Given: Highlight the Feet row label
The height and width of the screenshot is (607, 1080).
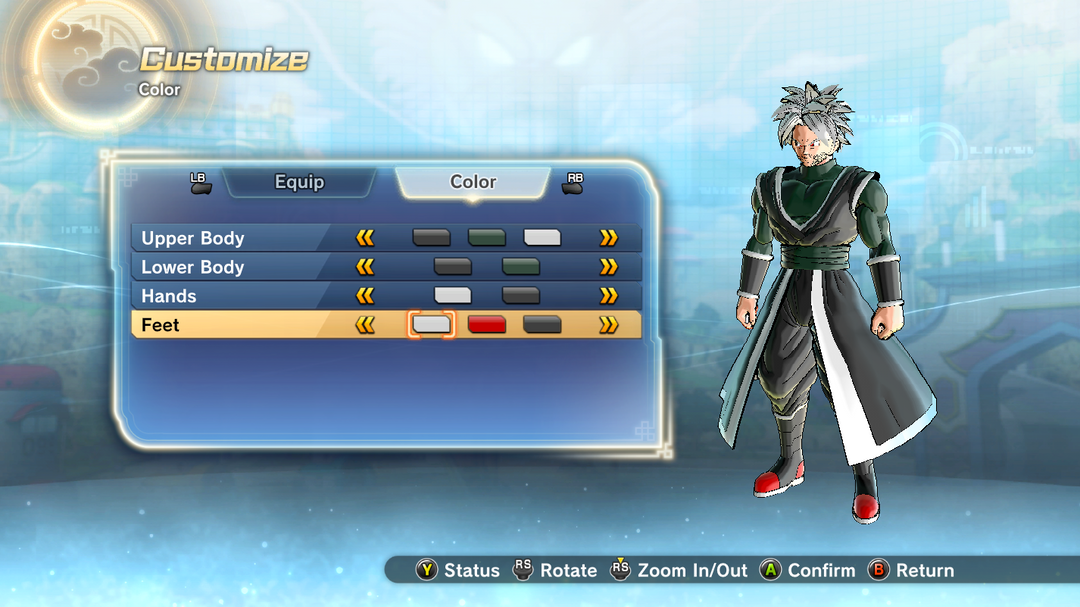Looking at the screenshot, I should click(161, 325).
